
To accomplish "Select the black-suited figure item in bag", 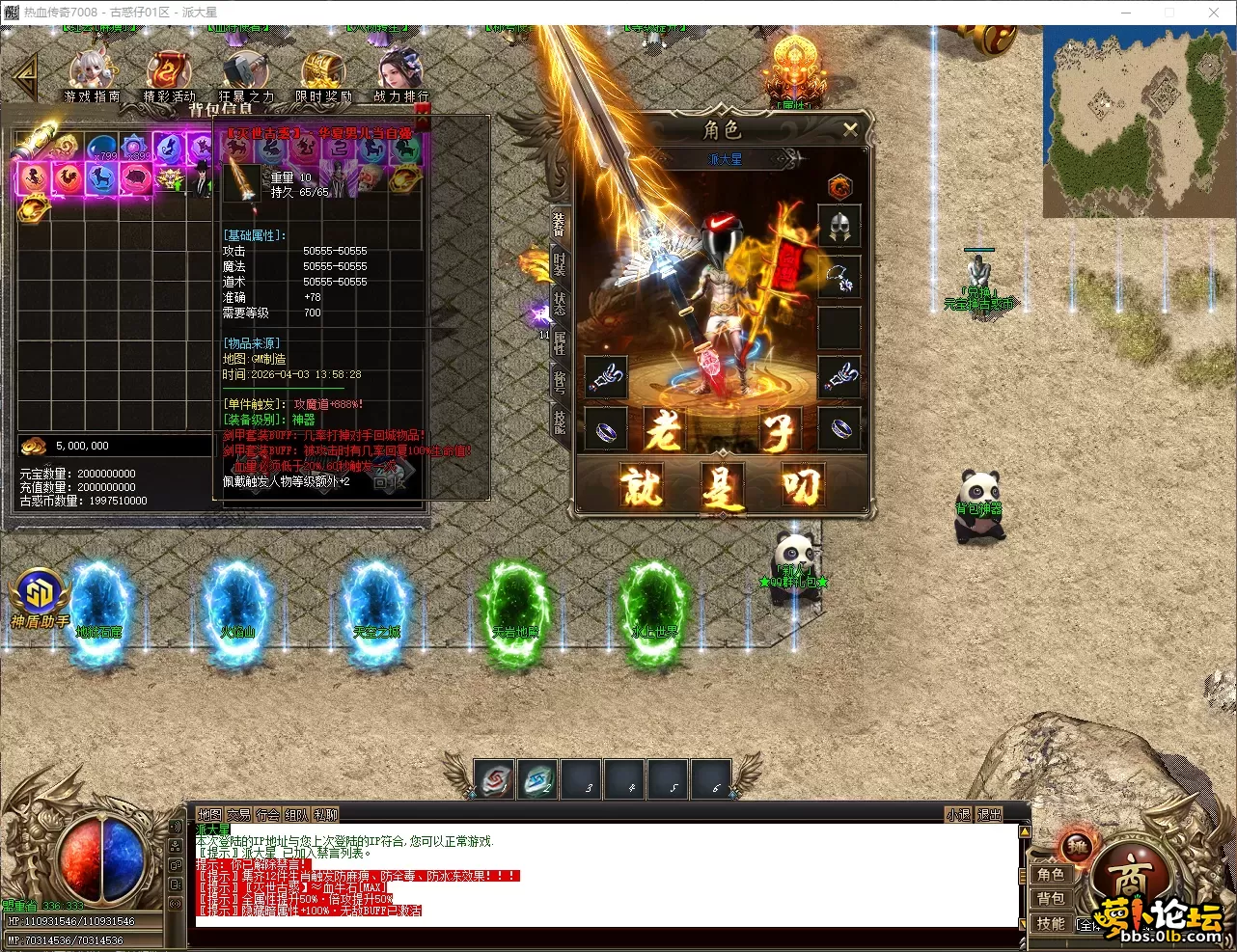I will pyautogui.click(x=200, y=177).
